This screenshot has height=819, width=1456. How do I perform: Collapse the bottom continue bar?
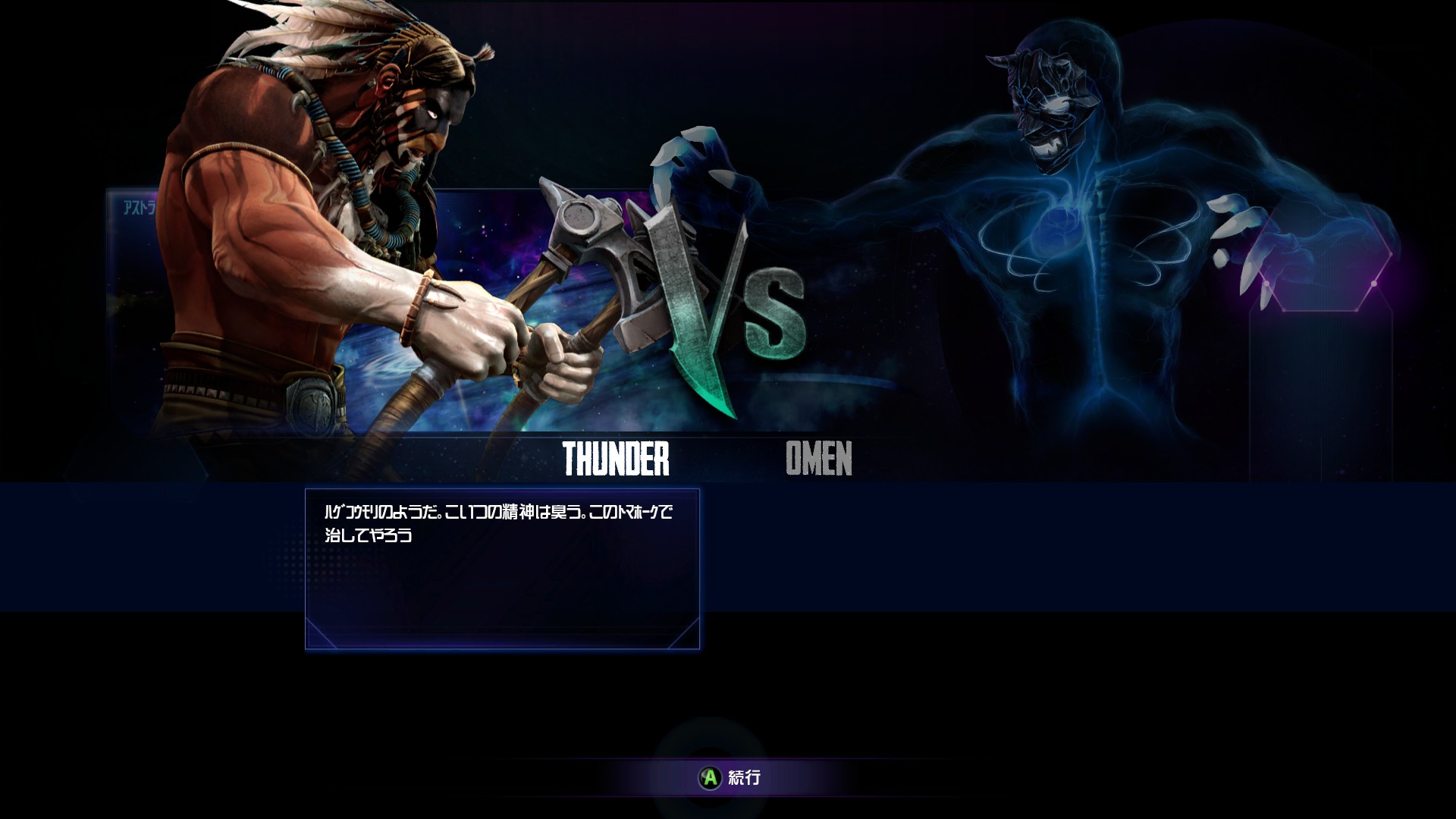point(728,778)
